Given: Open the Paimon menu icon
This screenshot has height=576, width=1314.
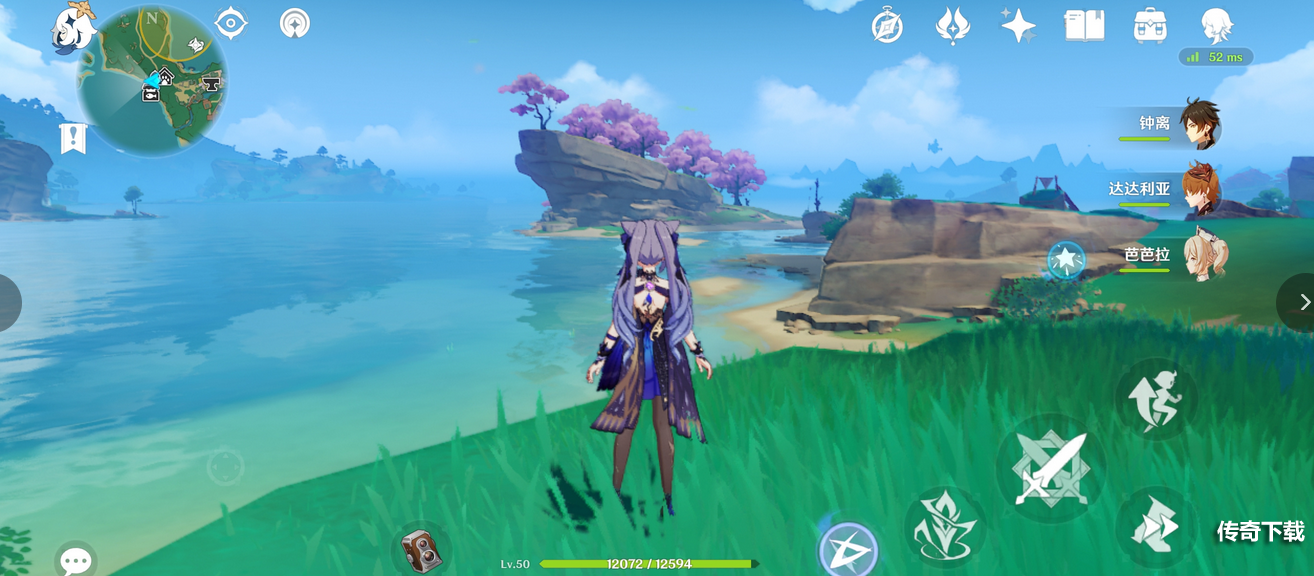Looking at the screenshot, I should pos(72,28).
